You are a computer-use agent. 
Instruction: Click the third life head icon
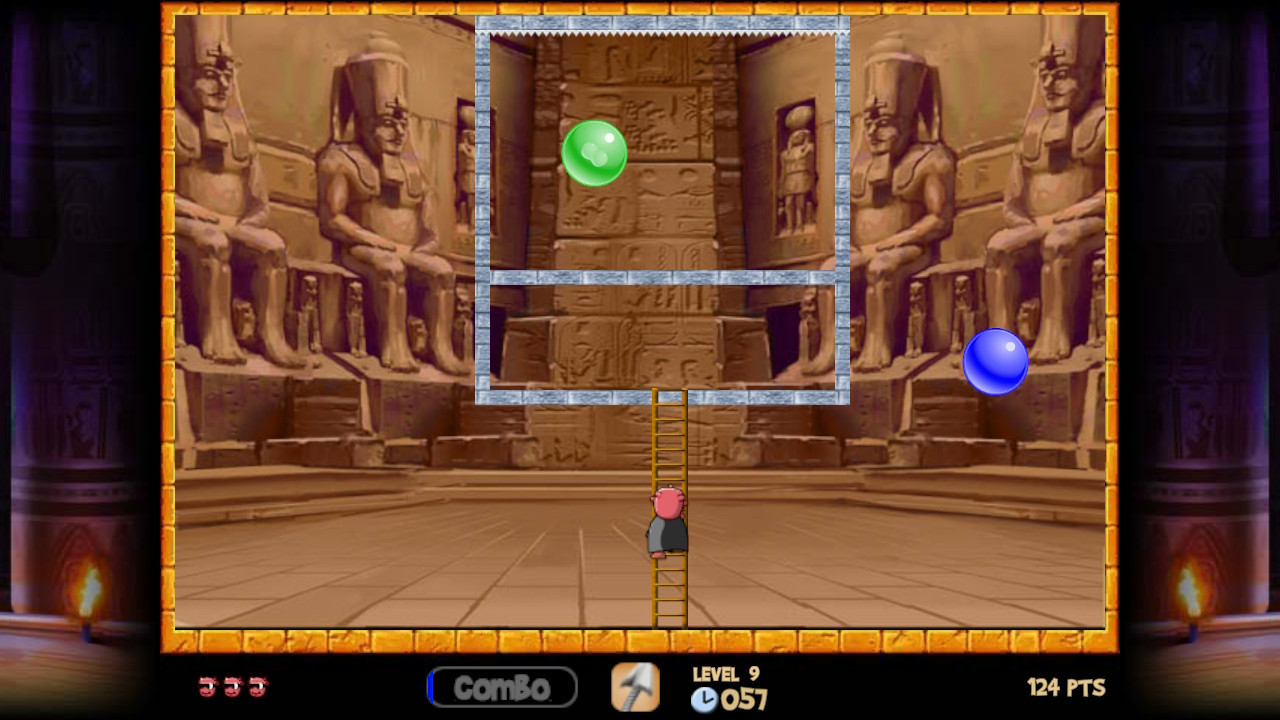258,687
